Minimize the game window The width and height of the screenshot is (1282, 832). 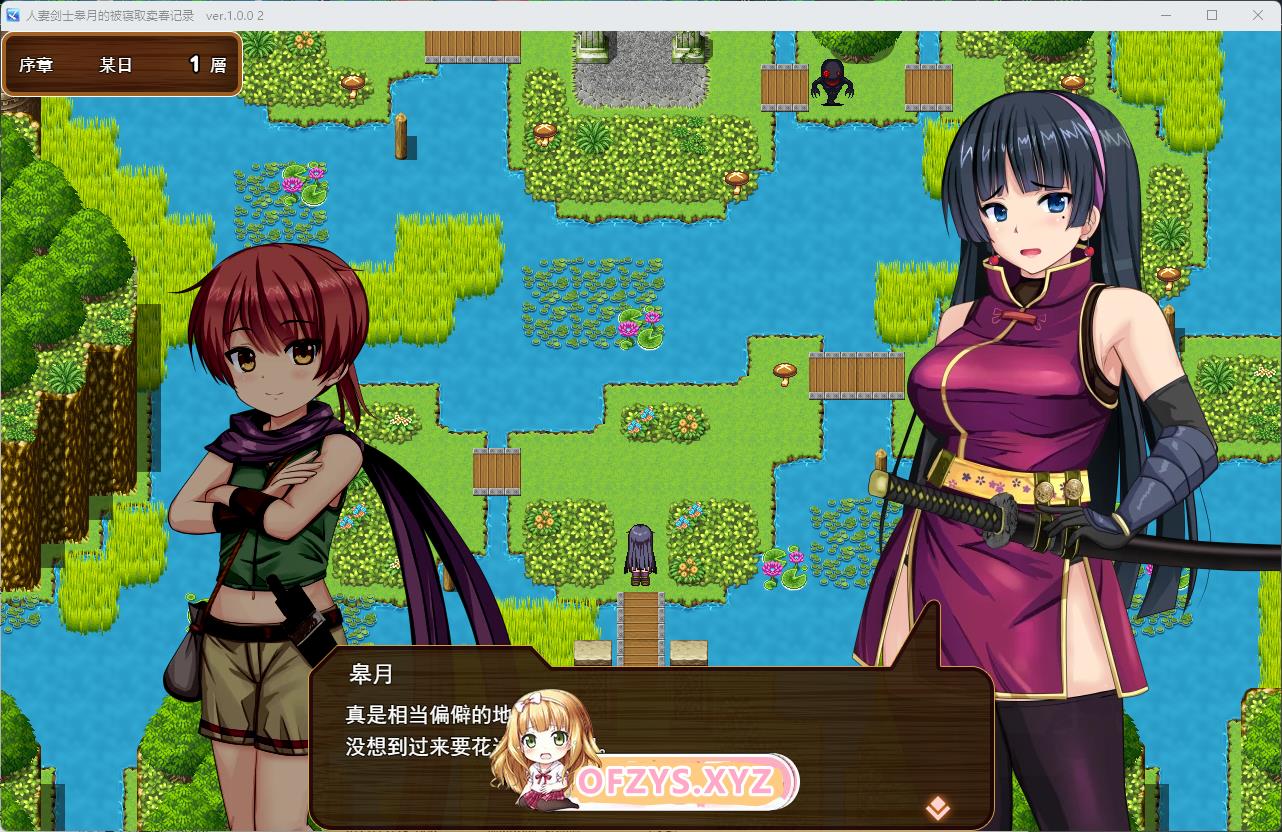point(1166,15)
